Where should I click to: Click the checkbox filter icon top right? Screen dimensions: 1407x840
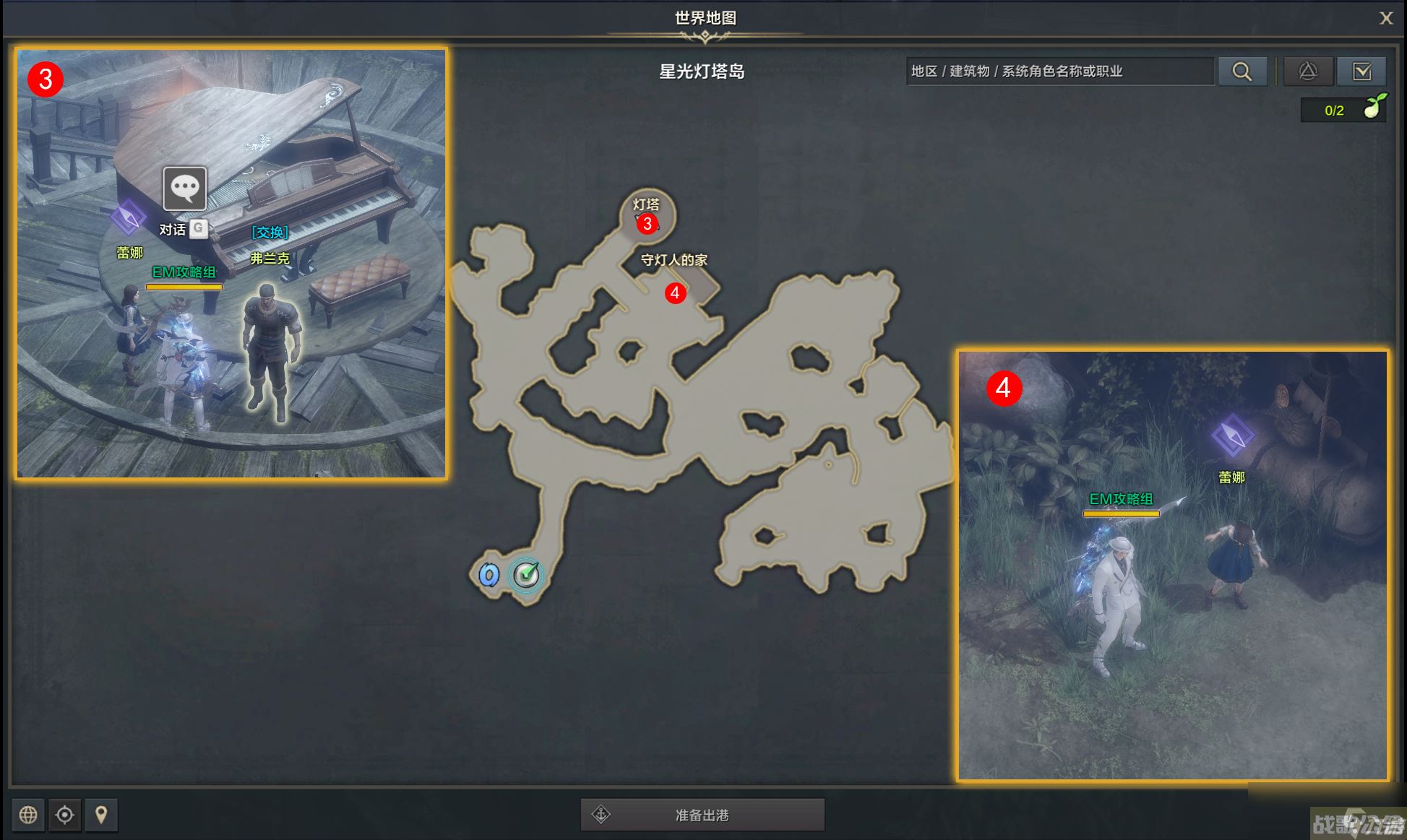click(1362, 71)
